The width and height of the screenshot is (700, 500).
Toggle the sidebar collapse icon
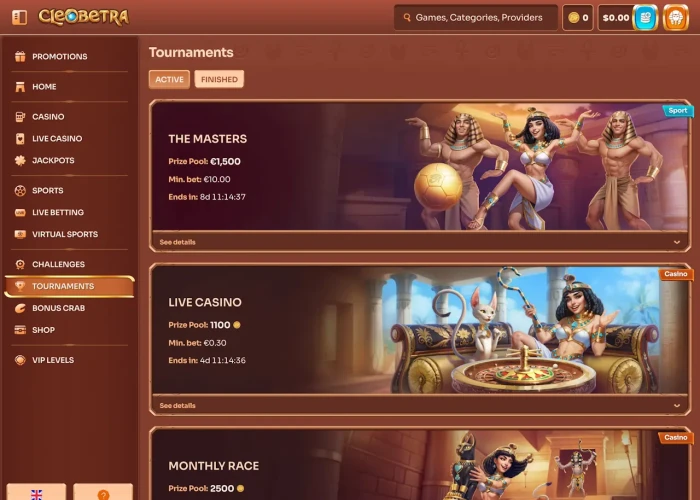point(19,17)
